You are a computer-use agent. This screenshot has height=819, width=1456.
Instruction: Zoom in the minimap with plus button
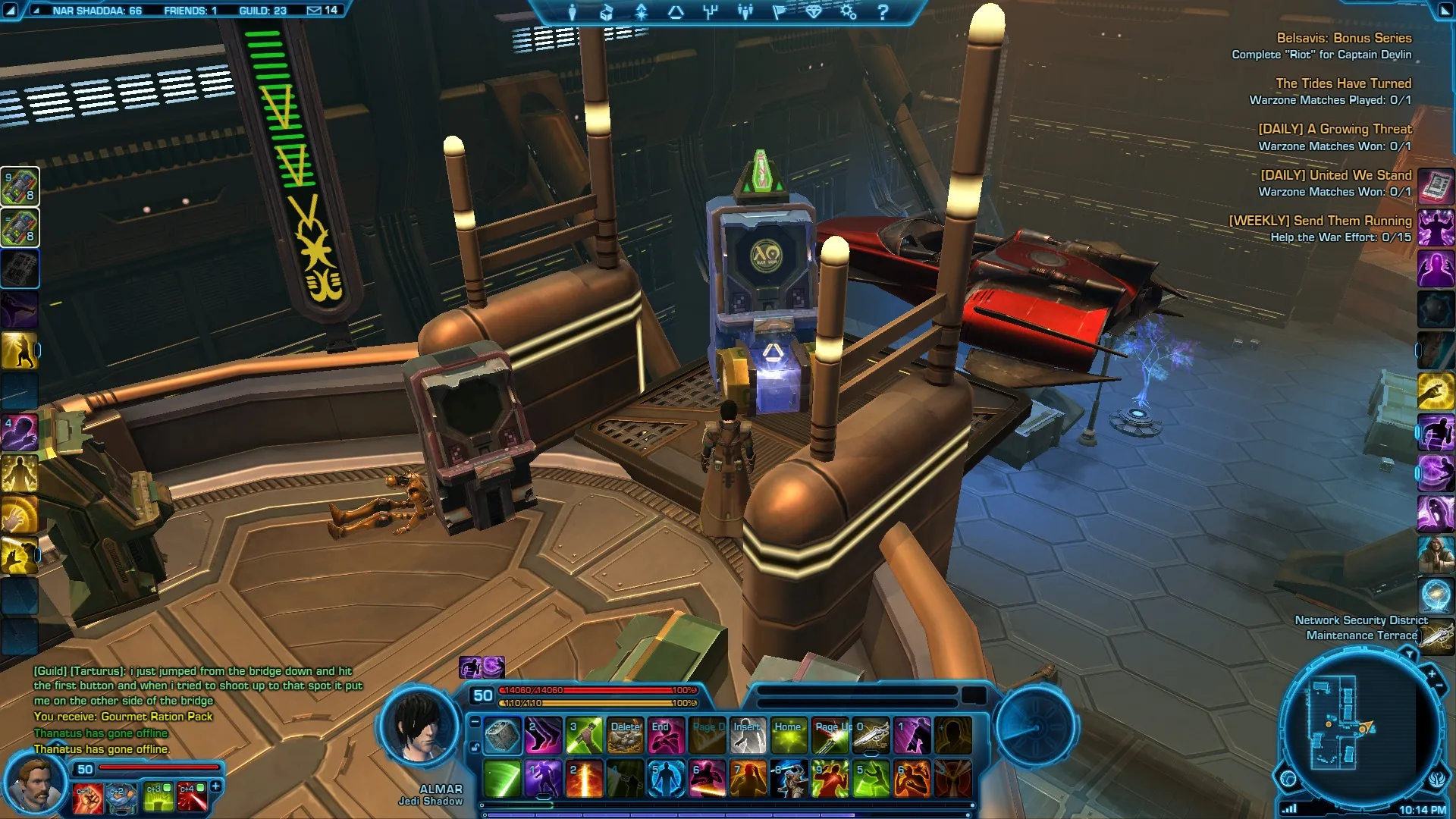pos(1432,673)
